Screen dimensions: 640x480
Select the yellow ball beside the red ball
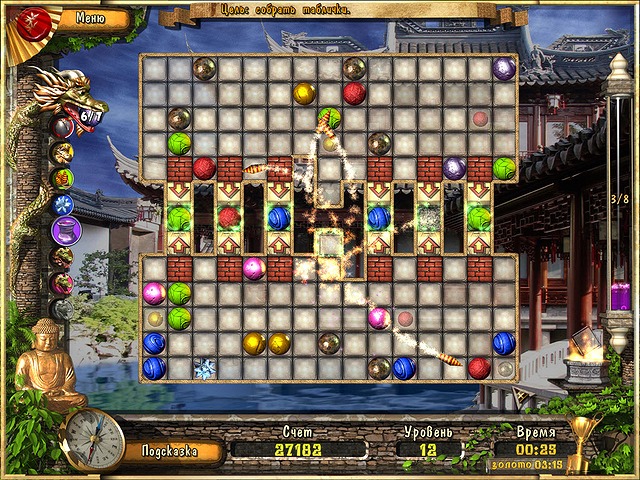pyautogui.click(x=304, y=94)
